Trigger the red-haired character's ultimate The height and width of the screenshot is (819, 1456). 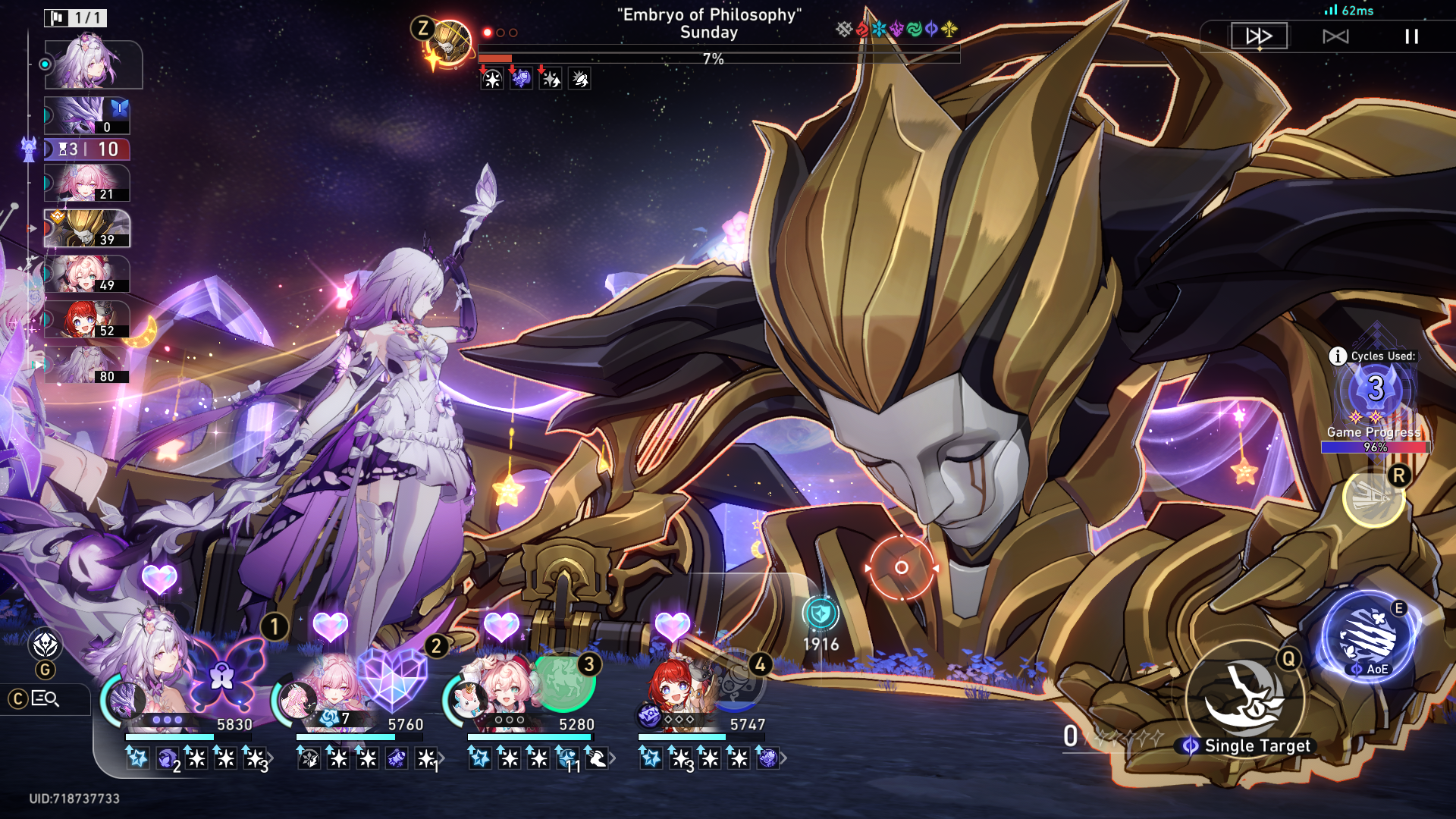click(733, 681)
